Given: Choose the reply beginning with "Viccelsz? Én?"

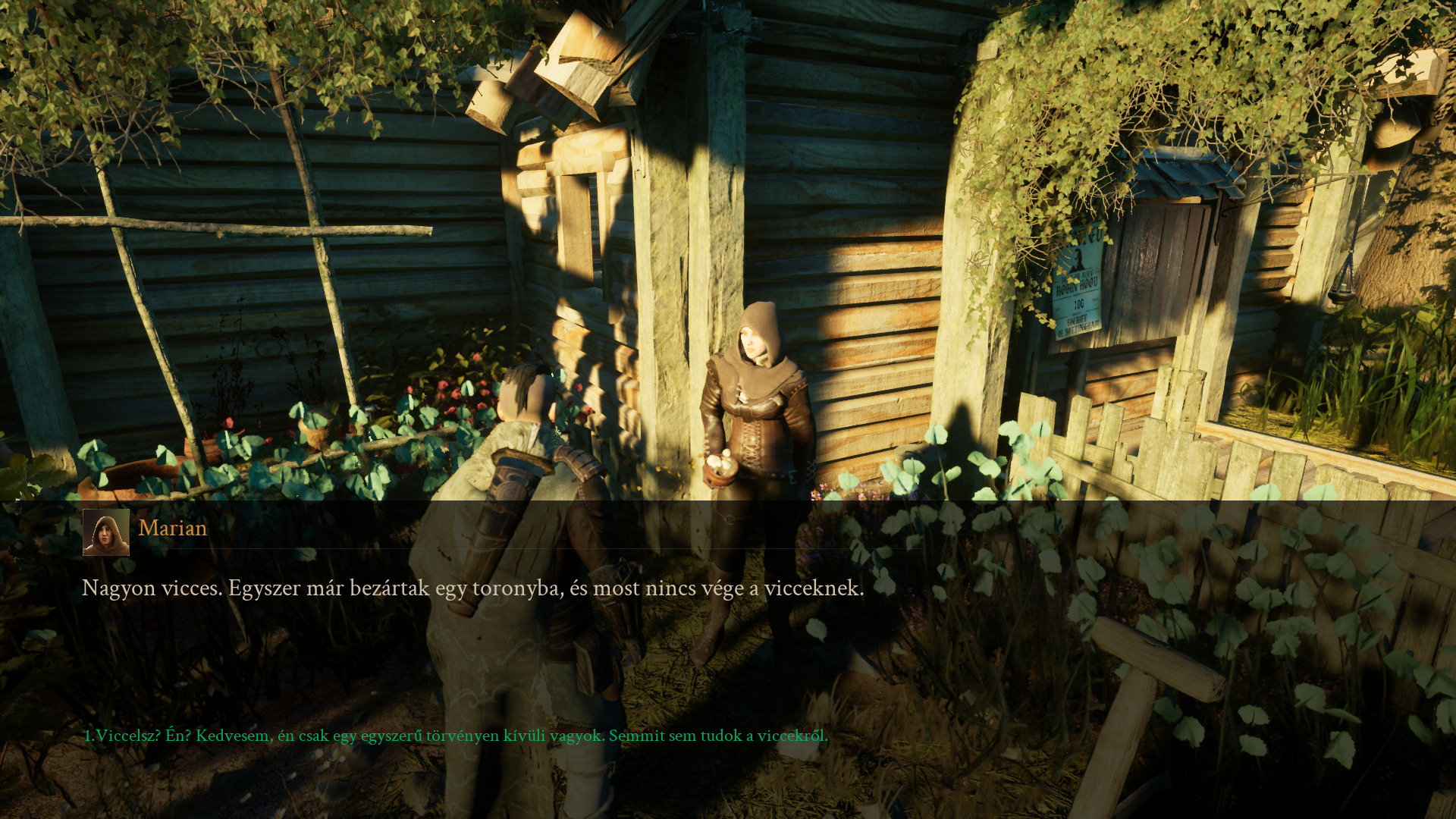Looking at the screenshot, I should (x=456, y=736).
